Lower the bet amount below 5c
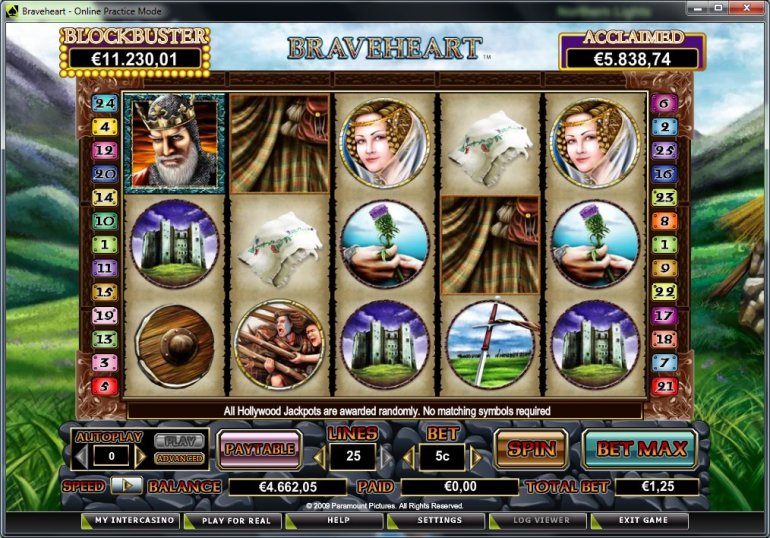Screen dimensions: 770x538 click(409, 457)
